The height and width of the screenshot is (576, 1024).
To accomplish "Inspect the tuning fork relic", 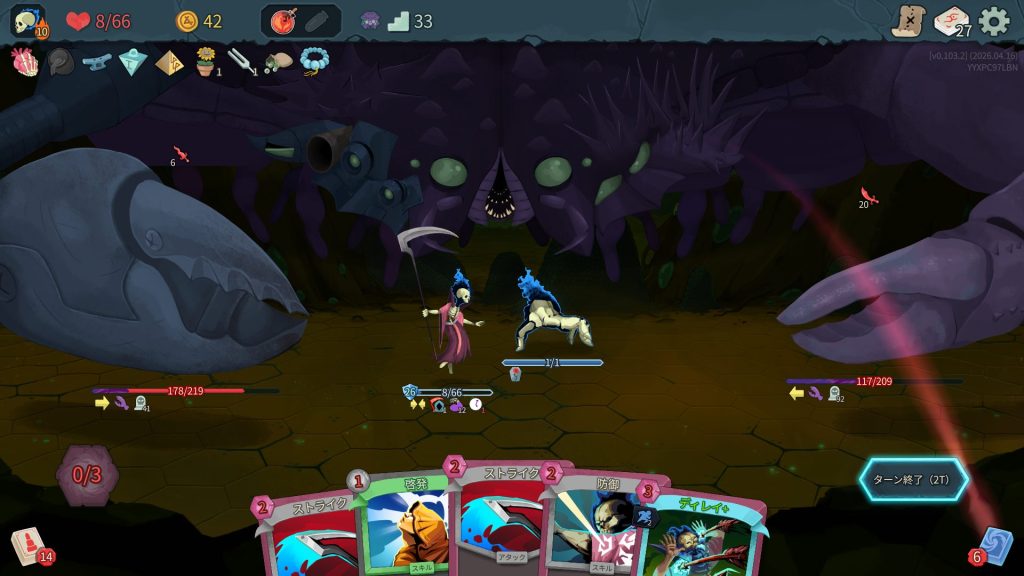I will click(x=242, y=62).
